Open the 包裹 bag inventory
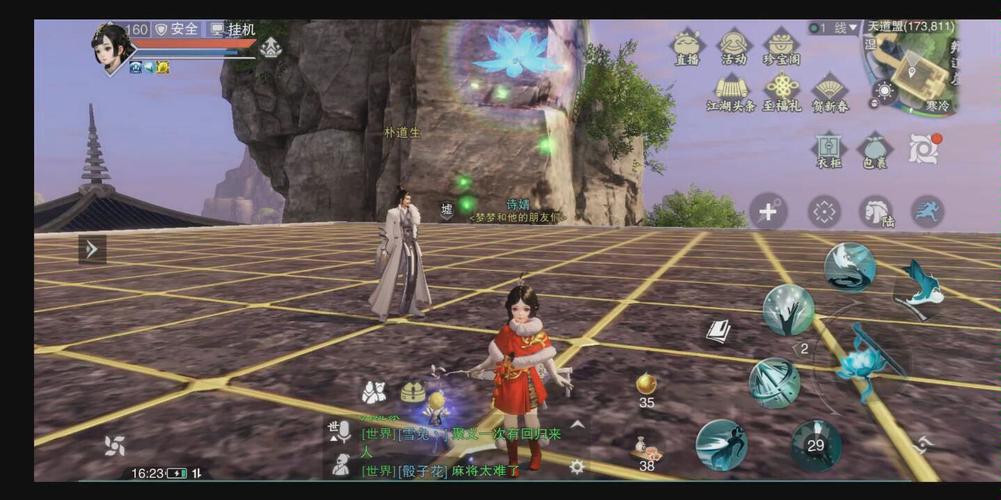 [875, 151]
